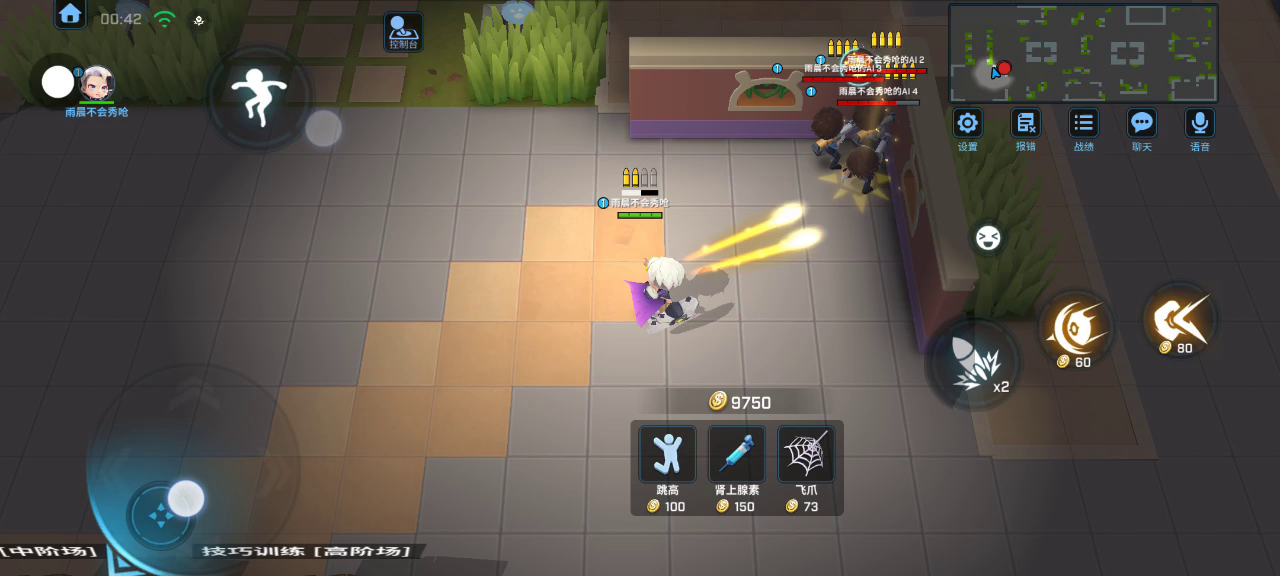Activate the 60-coin crescent skill
Image resolution: width=1280 pixels, height=576 pixels.
pos(1075,327)
